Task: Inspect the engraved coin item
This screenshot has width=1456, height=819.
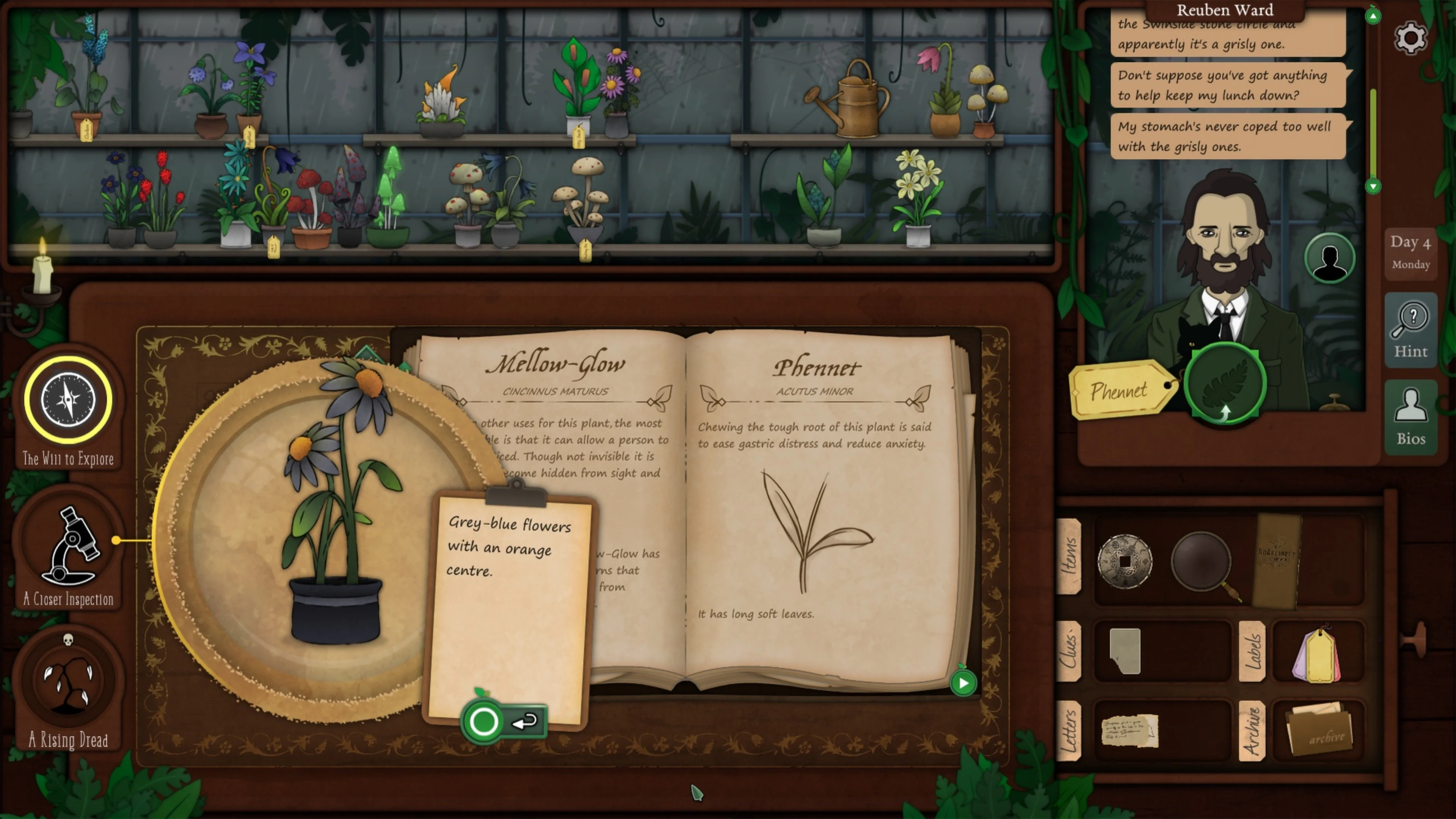Action: [x=1125, y=561]
